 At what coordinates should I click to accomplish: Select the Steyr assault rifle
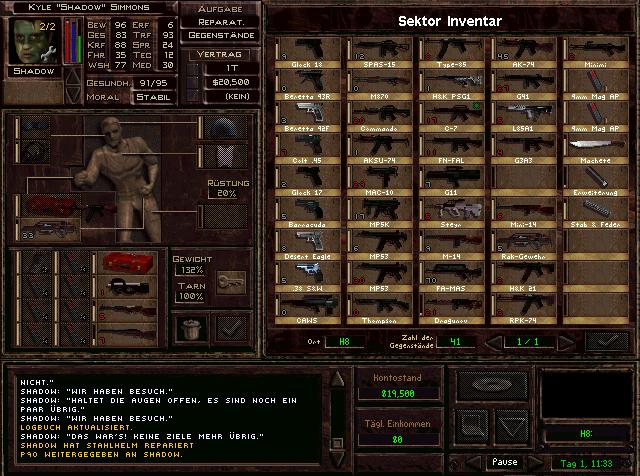[x=452, y=210]
